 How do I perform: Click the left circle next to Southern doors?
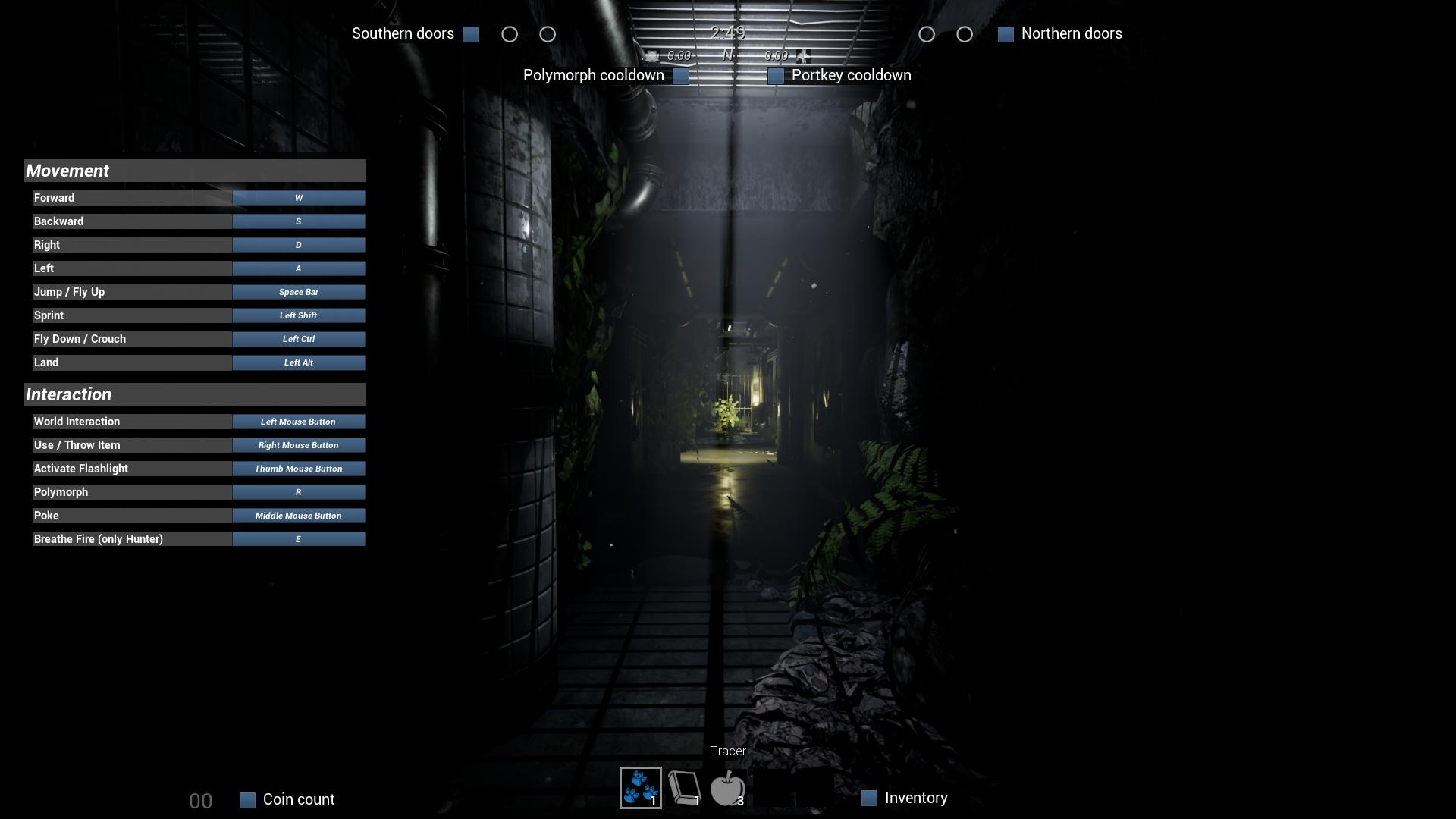pyautogui.click(x=510, y=34)
